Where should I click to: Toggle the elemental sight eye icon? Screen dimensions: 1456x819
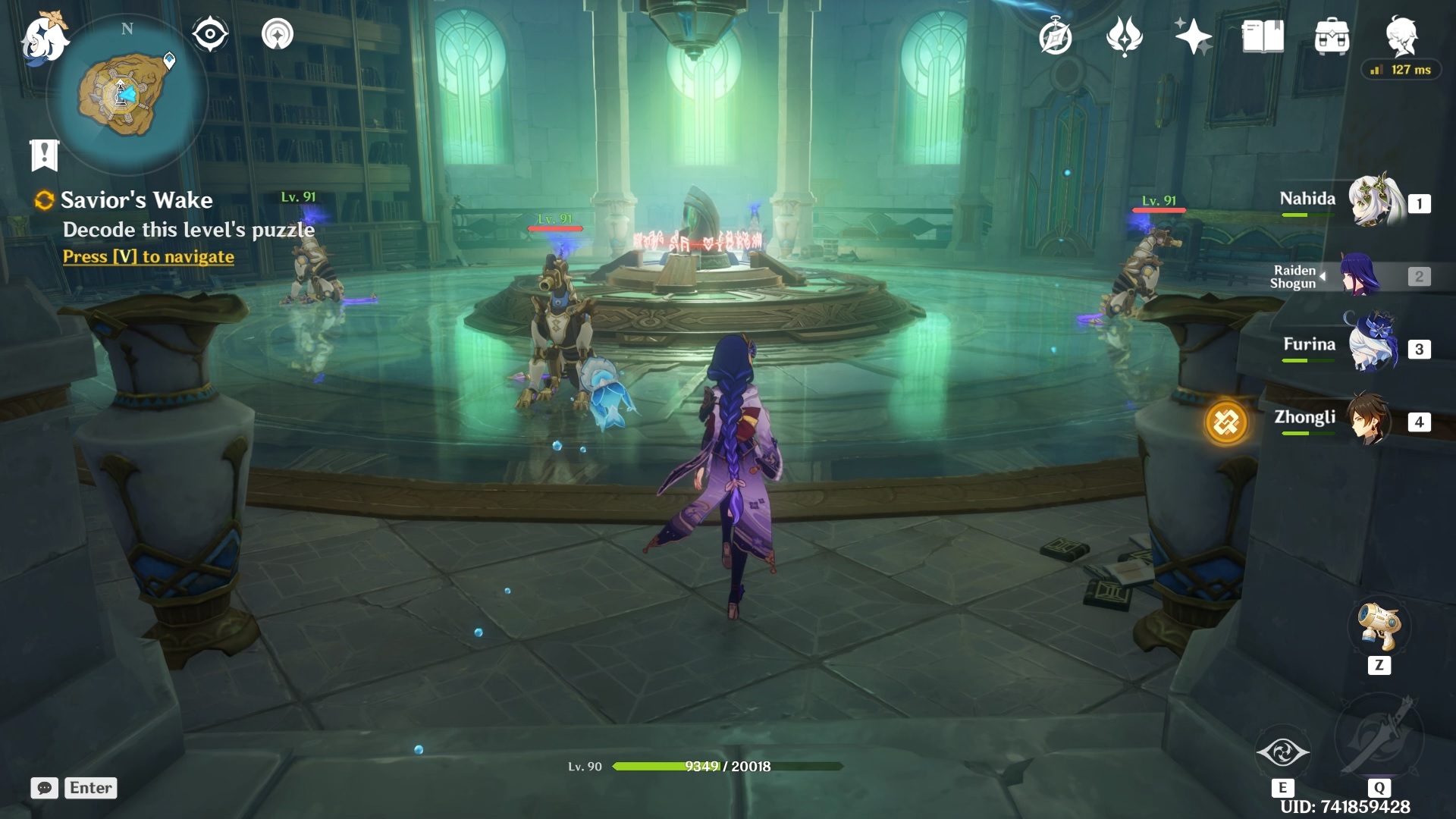pos(210,34)
